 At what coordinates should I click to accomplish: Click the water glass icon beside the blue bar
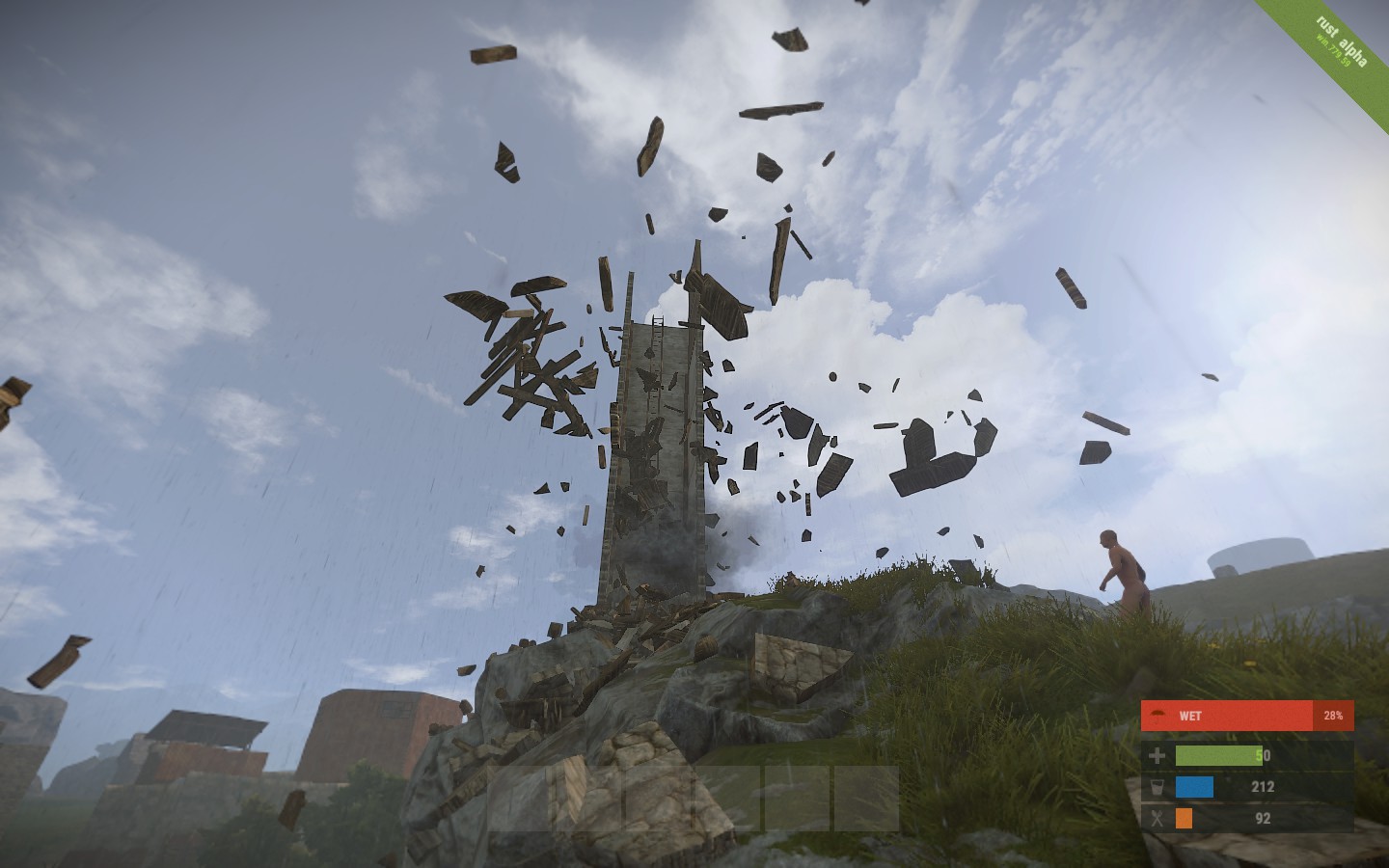pyautogui.click(x=1157, y=787)
